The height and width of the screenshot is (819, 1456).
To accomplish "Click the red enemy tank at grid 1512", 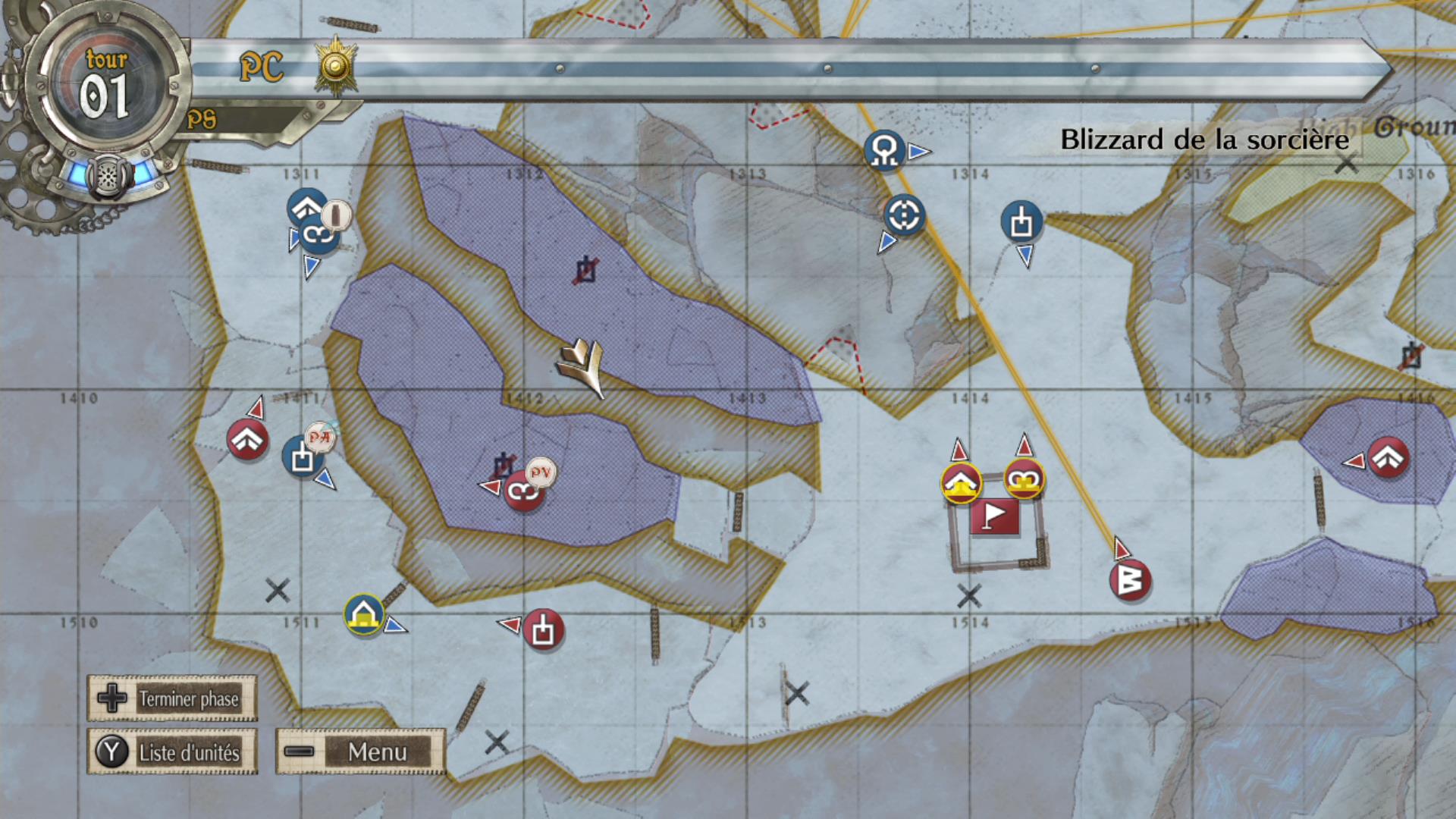I will coord(543,630).
